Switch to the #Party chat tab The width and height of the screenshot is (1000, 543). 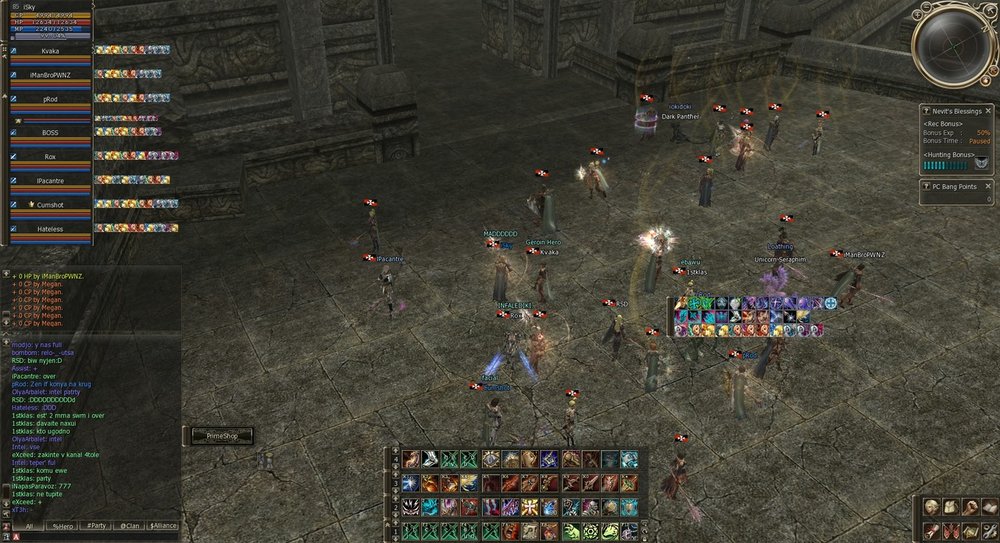tap(95, 525)
